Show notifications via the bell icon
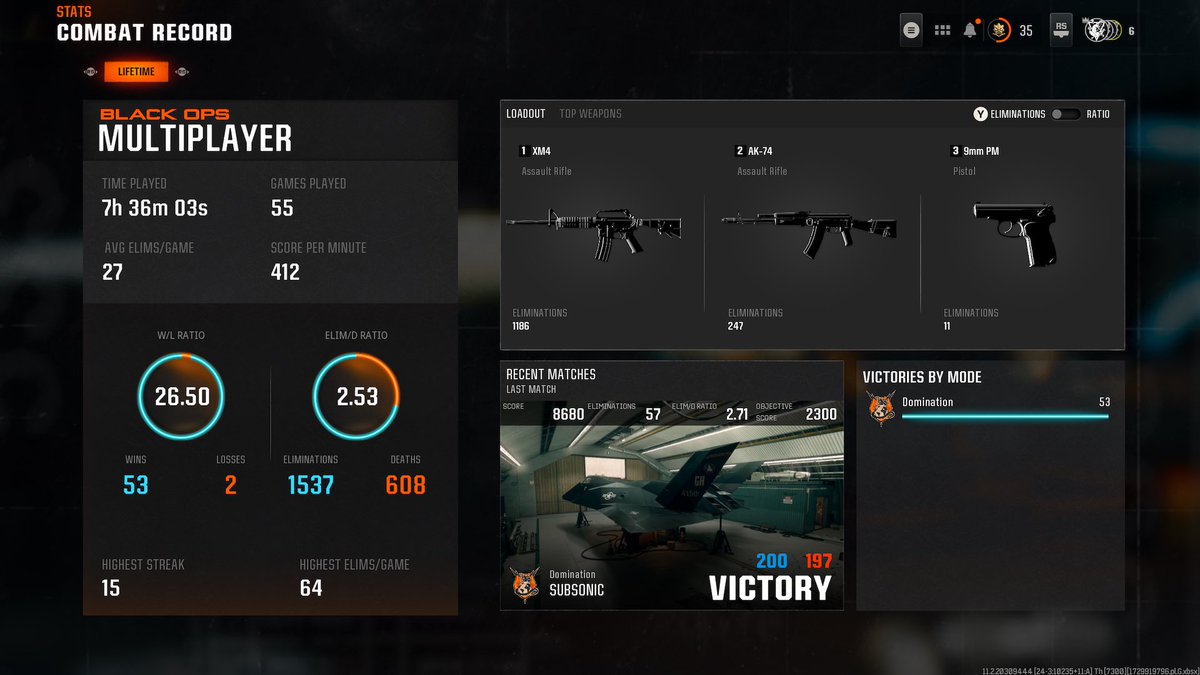 [969, 30]
